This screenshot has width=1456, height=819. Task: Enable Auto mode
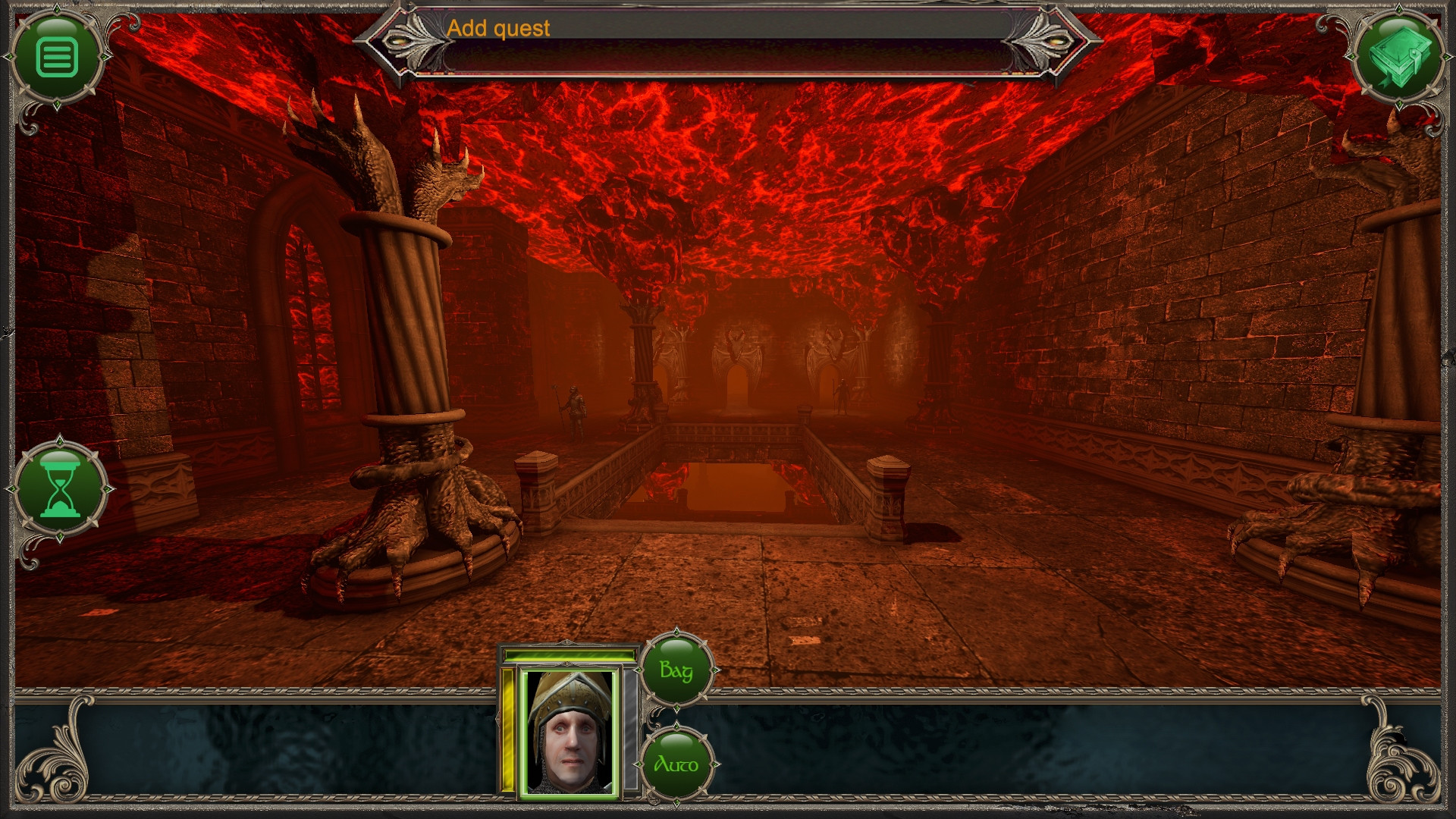[x=677, y=764]
